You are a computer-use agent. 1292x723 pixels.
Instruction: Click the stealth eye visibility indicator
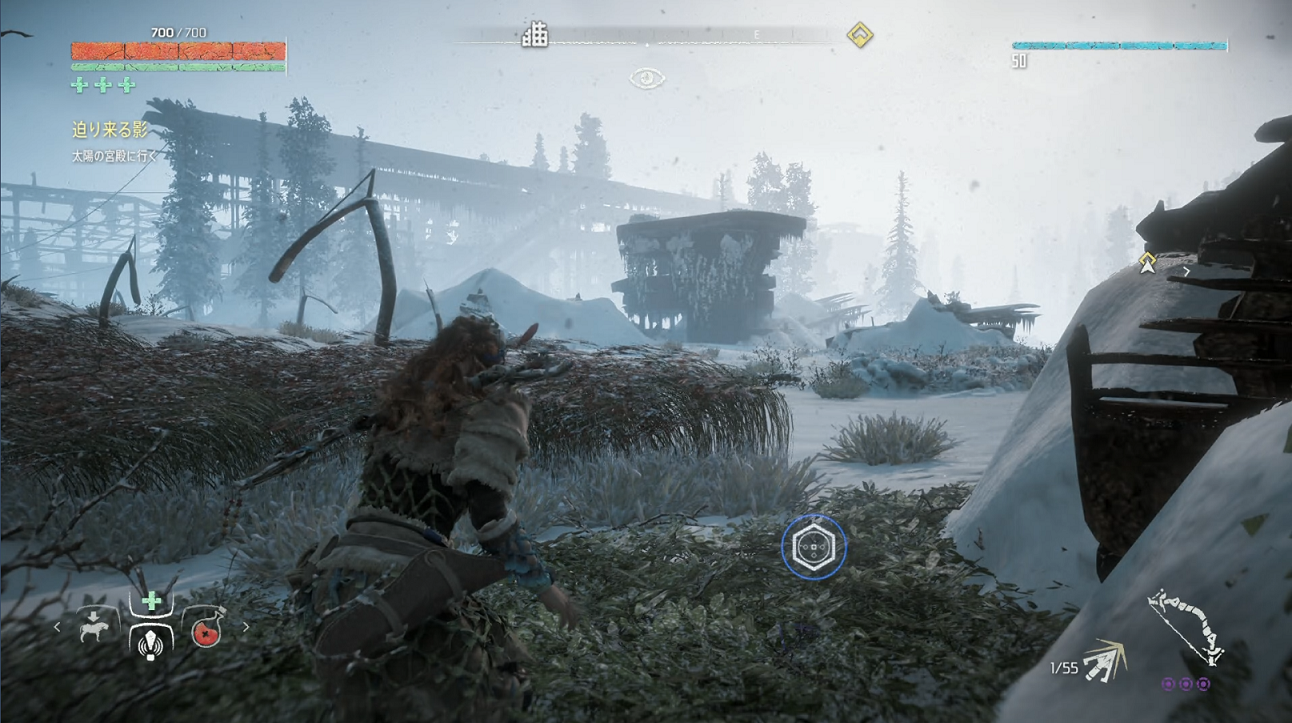tap(647, 78)
